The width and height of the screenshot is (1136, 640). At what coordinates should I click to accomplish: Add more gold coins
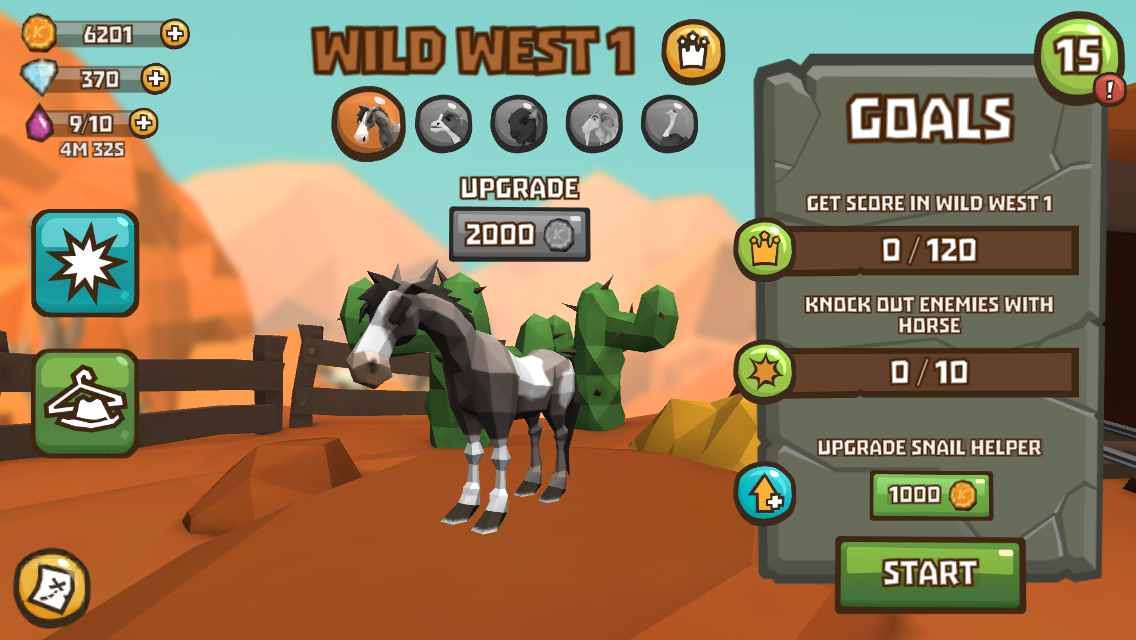(175, 33)
